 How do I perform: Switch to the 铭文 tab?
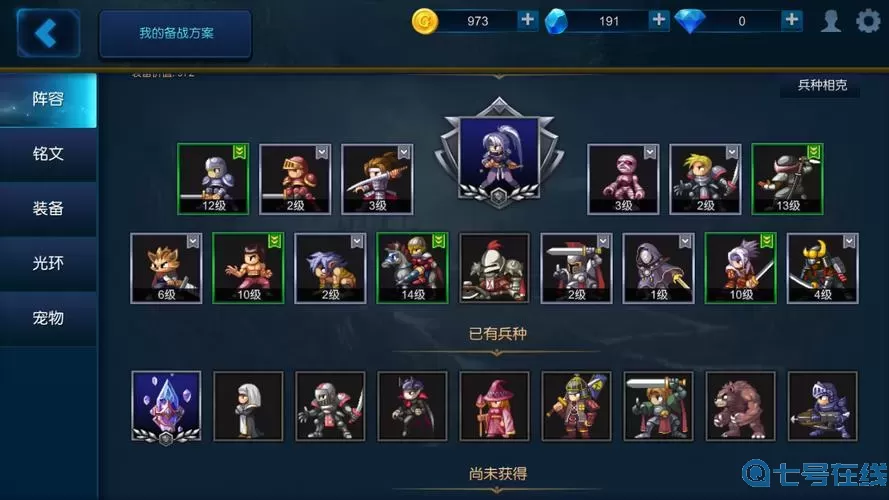tap(48, 154)
